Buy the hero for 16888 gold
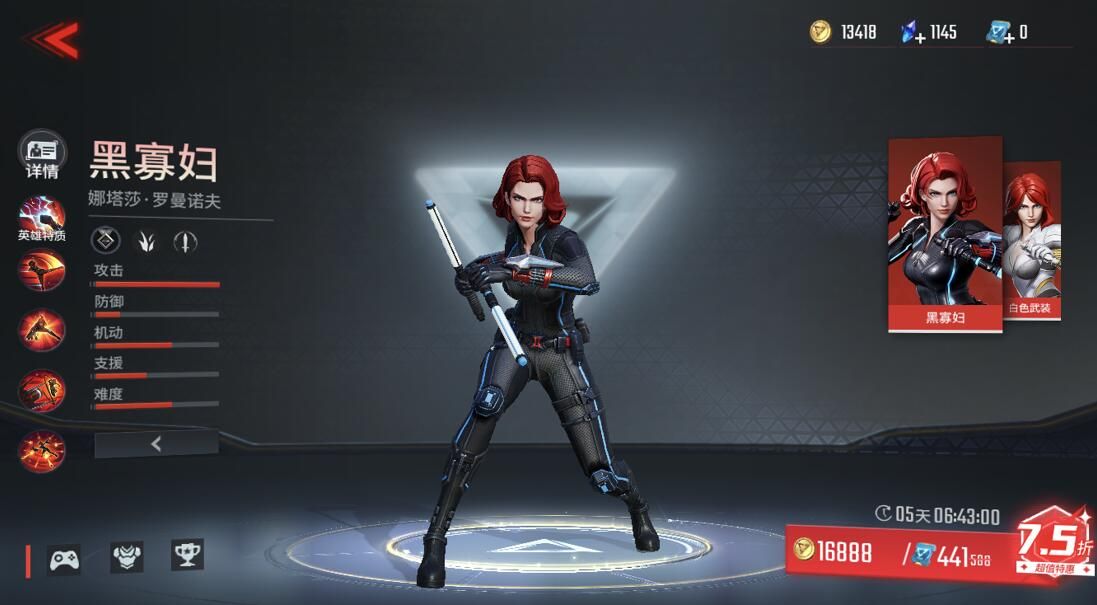Image resolution: width=1097 pixels, height=605 pixels. [834, 551]
